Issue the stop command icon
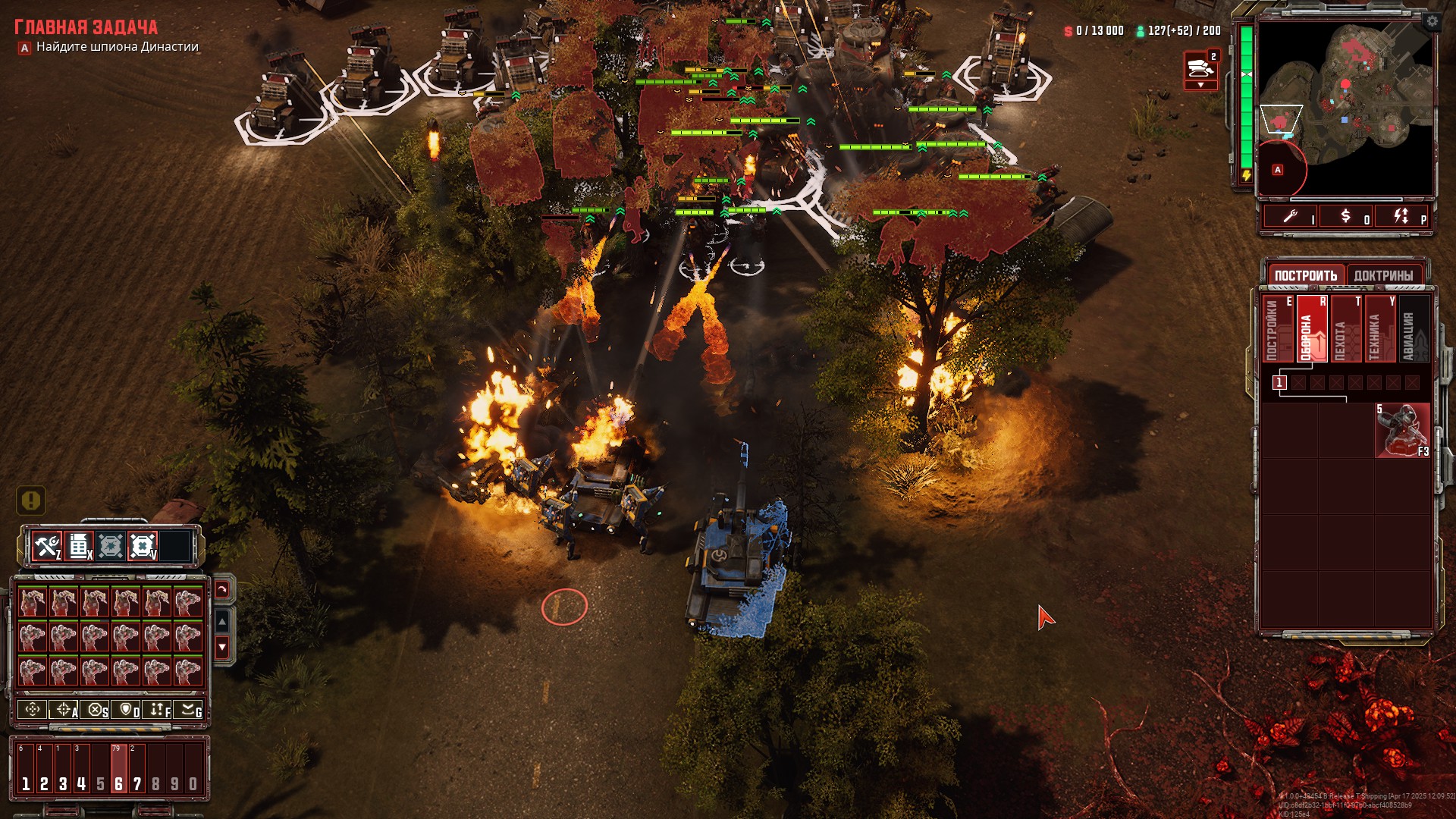This screenshot has height=819, width=1456. 95,710
